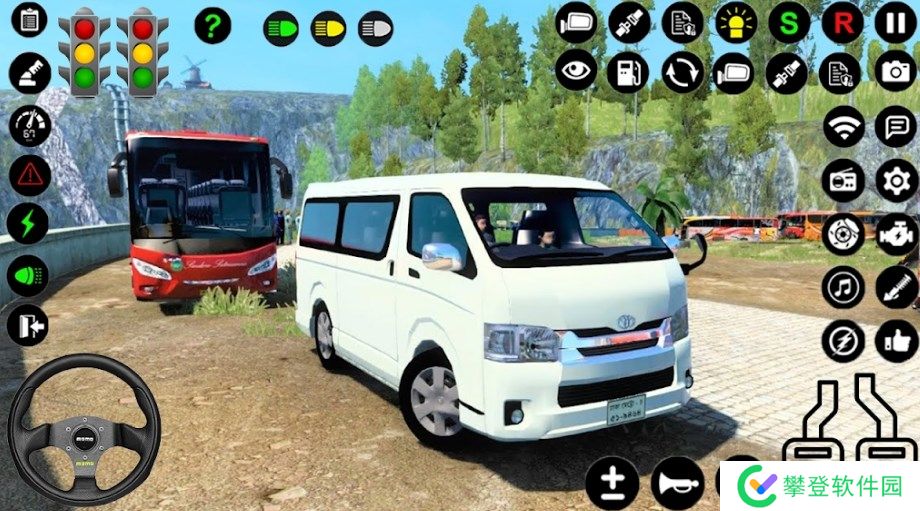Turn on the radio icon

point(843,180)
